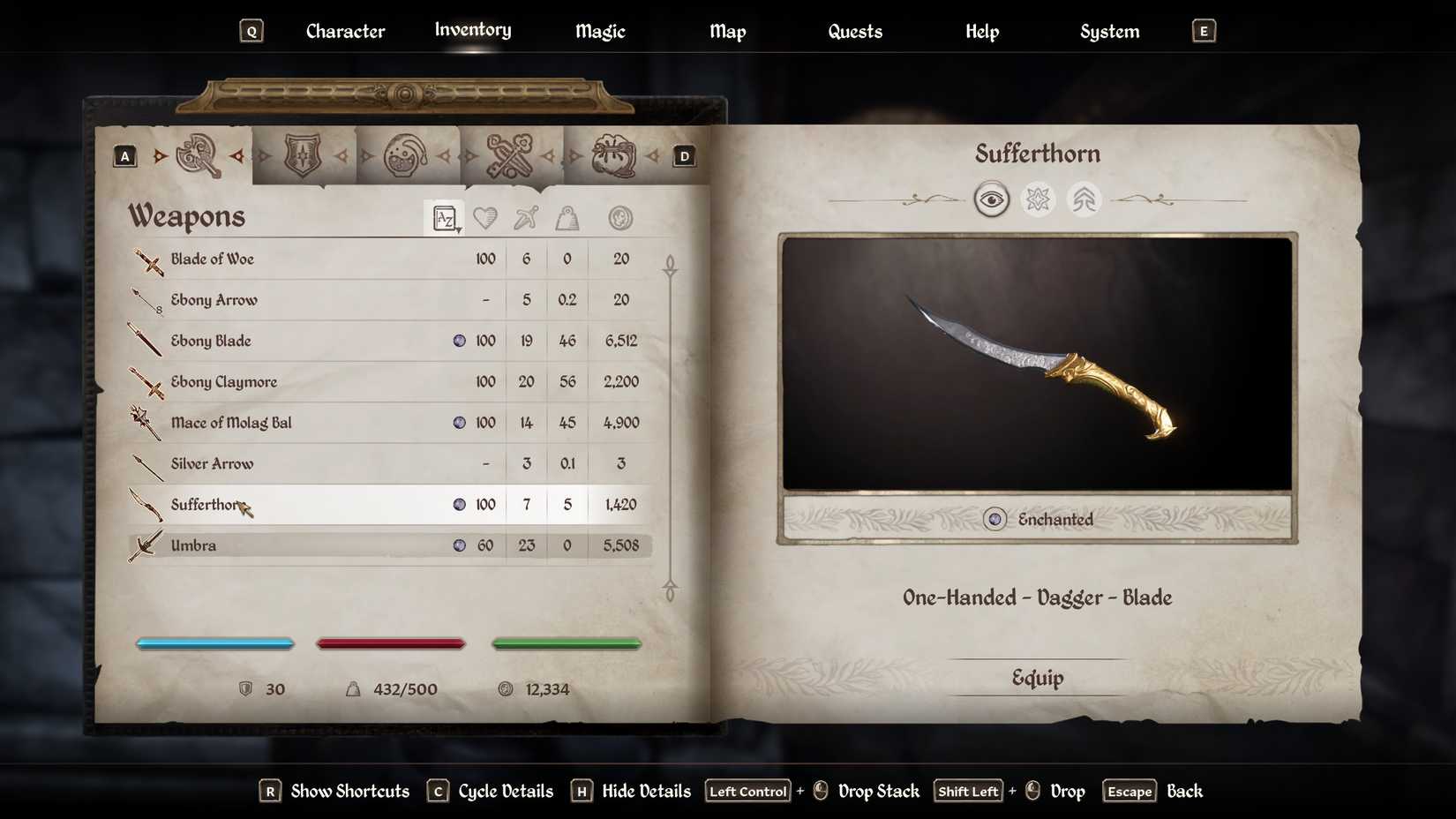Switch to the Quests screen
The height and width of the screenshot is (819, 1456).
pos(854,31)
